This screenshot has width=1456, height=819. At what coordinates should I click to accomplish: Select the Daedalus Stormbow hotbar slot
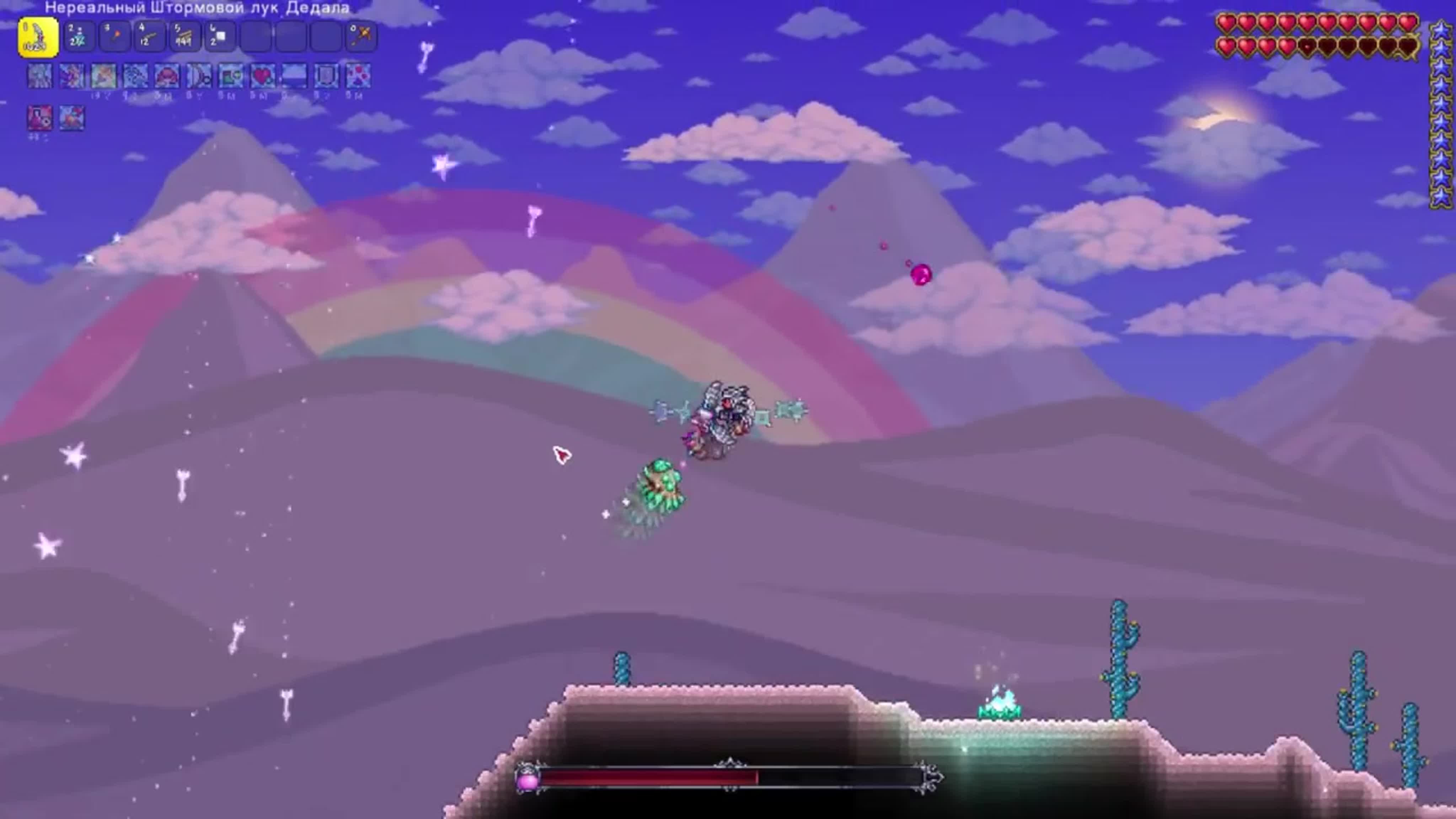(38, 37)
